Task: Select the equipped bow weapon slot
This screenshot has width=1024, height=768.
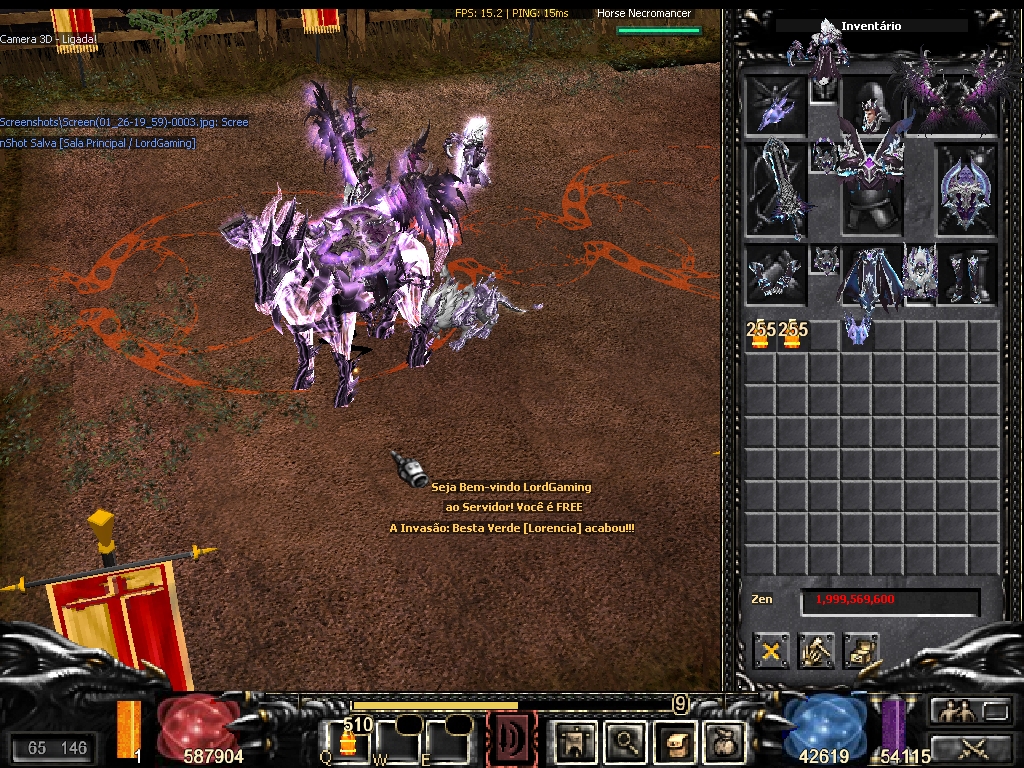Action: 776,188
